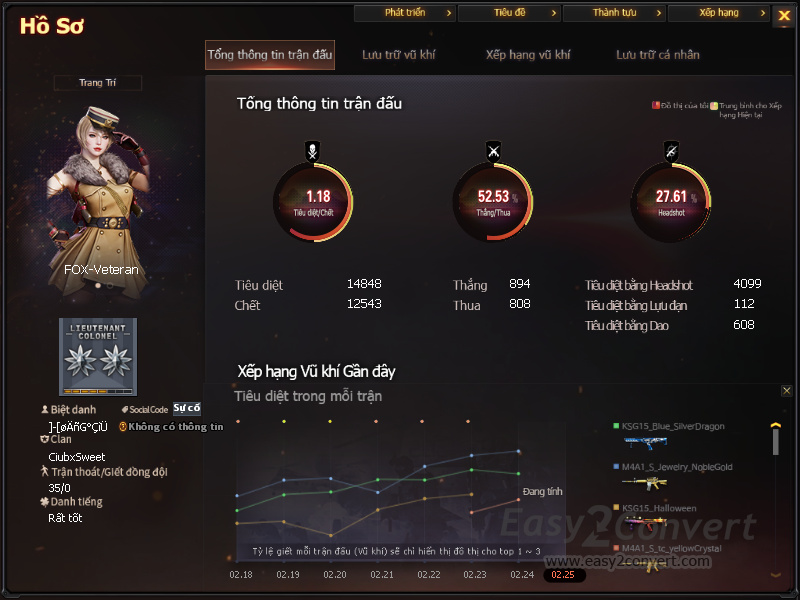Show the Xếp hạng vũ khí tab
The image size is (800, 600).
pos(528,55)
